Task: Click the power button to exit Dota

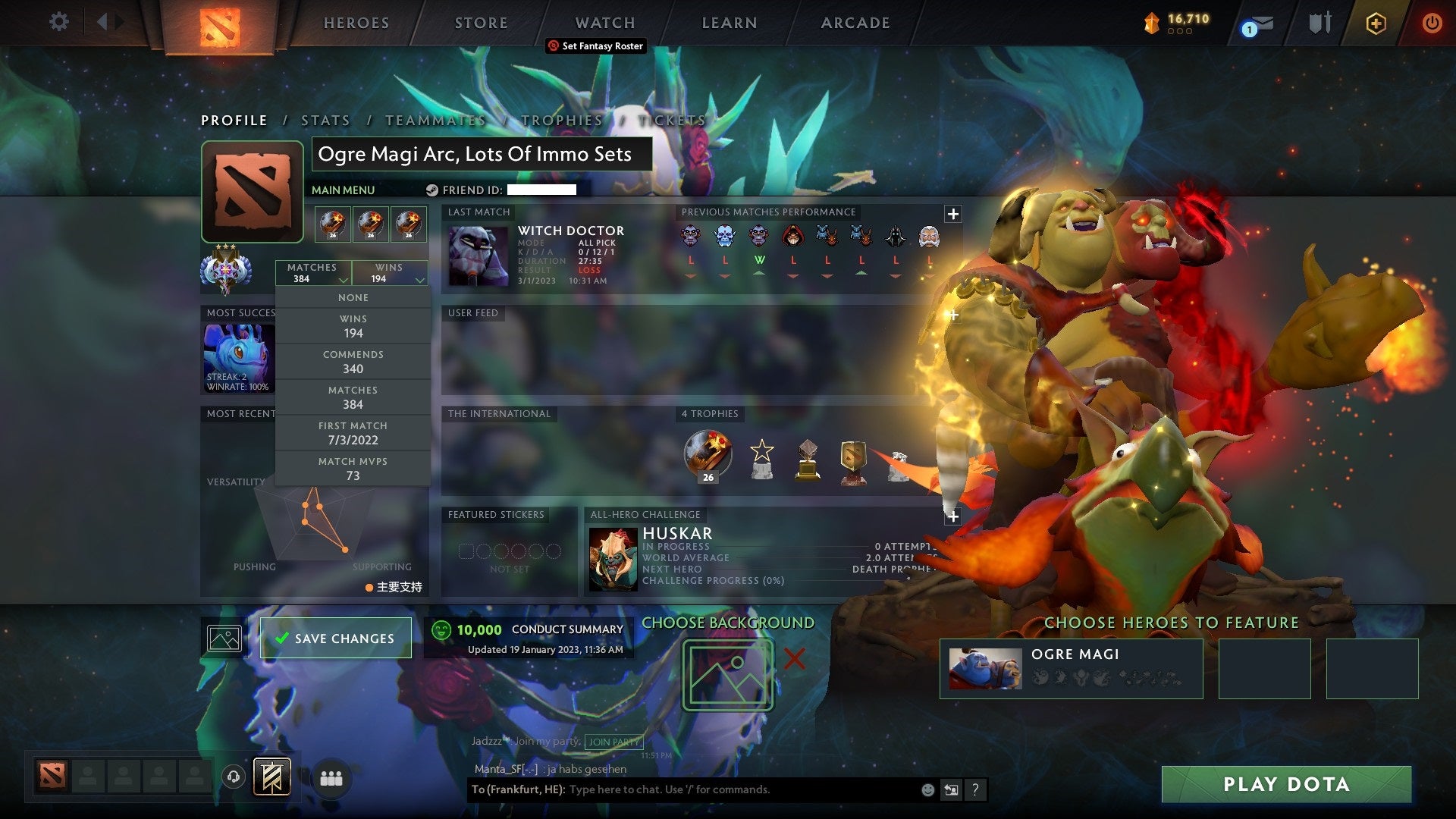Action: 1432,23
